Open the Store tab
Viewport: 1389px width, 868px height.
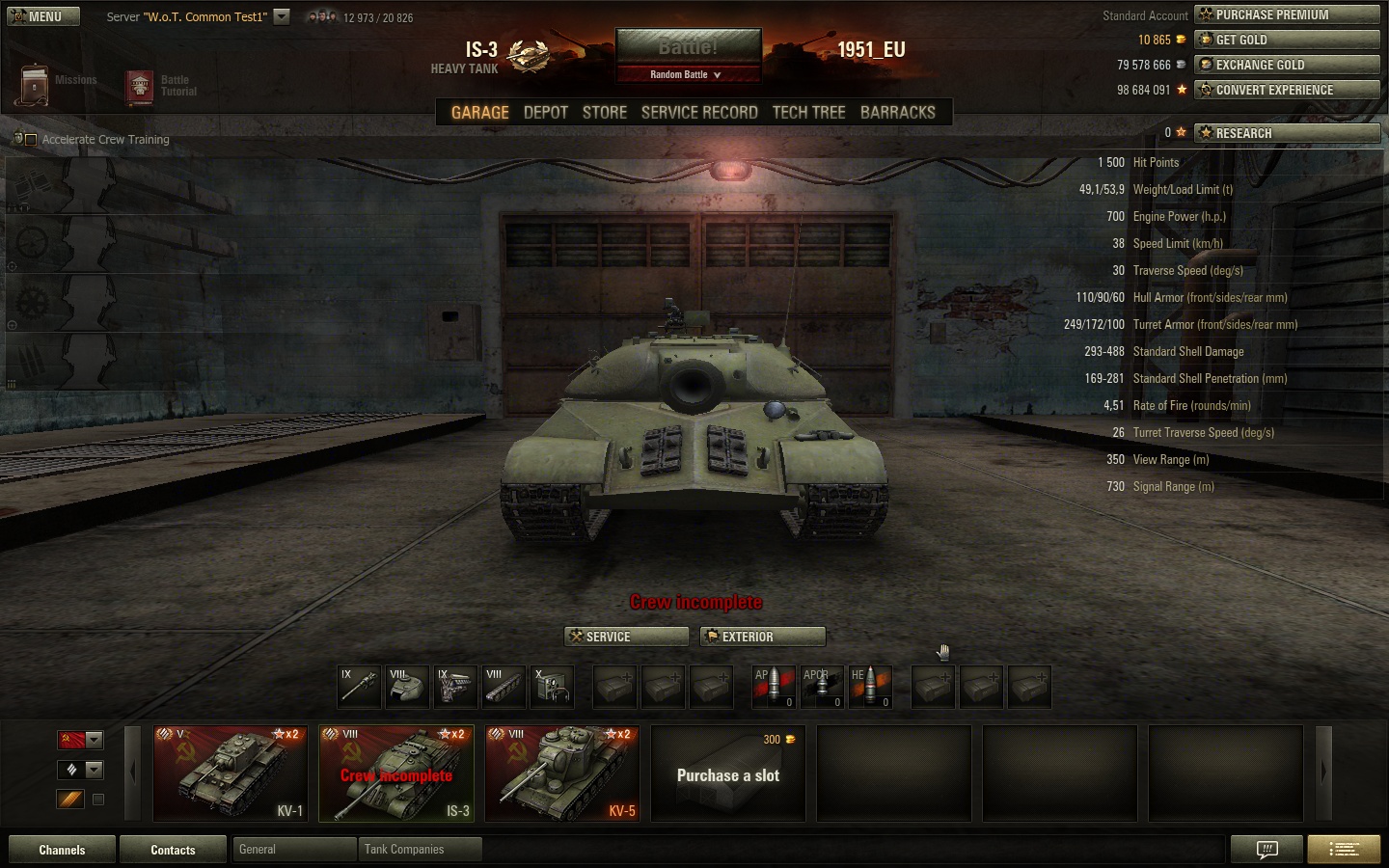point(604,112)
